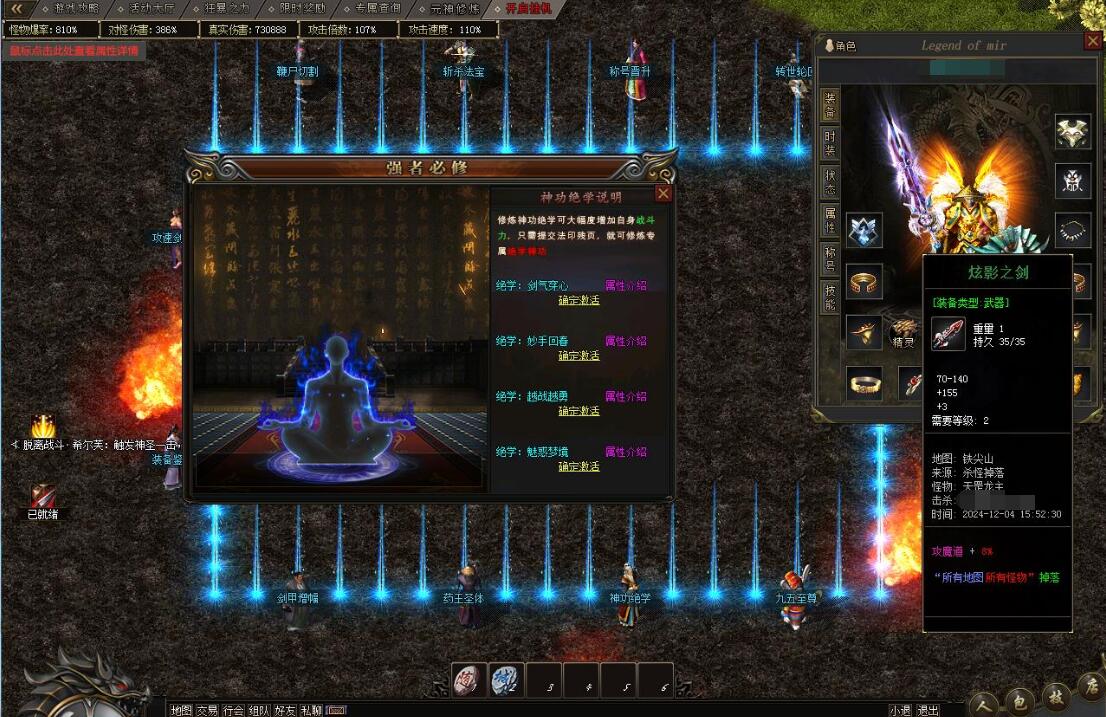Activate the 越战越勇 secret skill

click(x=579, y=411)
